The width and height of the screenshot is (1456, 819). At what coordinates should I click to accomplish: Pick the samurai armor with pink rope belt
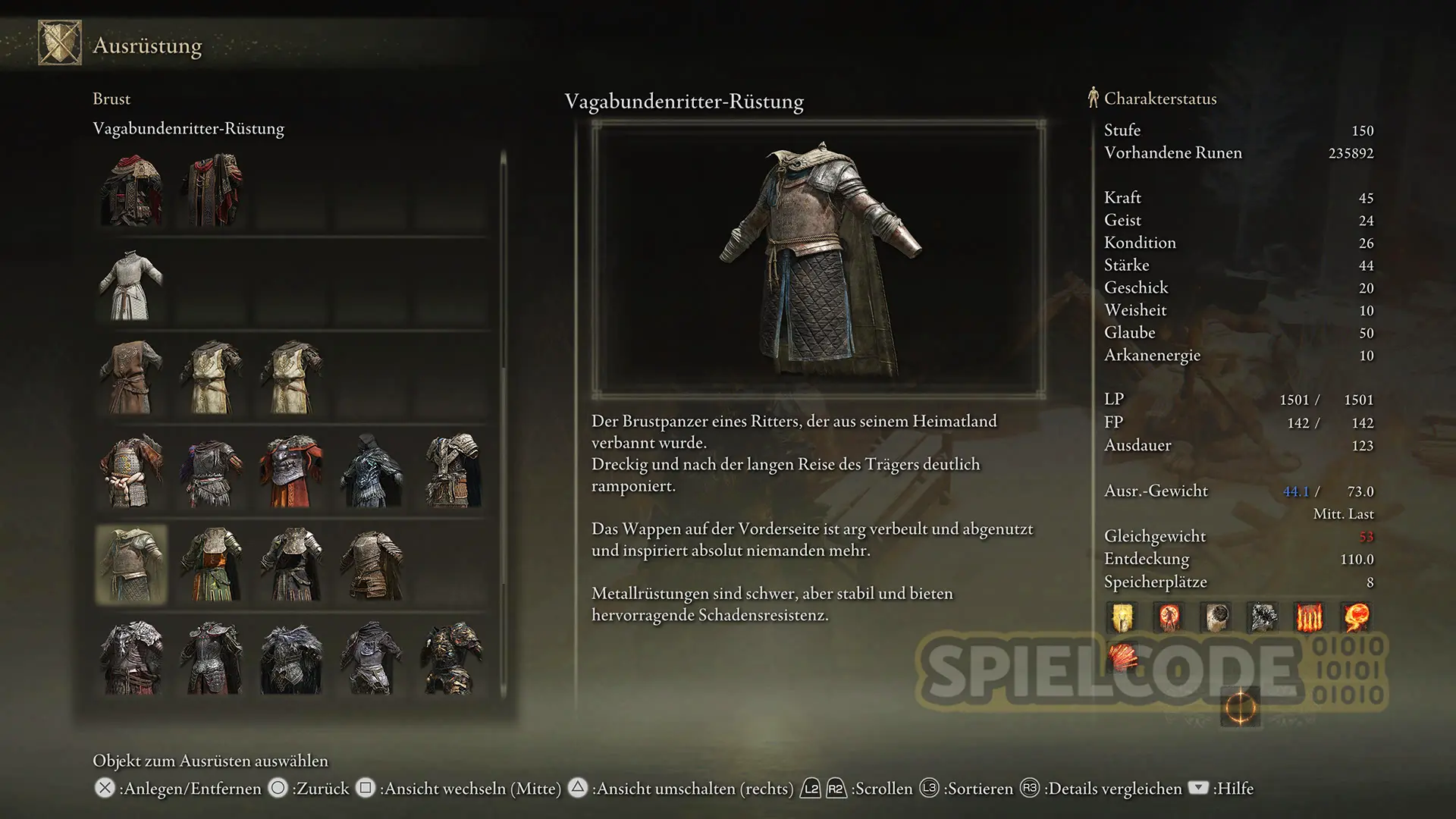coord(131,471)
